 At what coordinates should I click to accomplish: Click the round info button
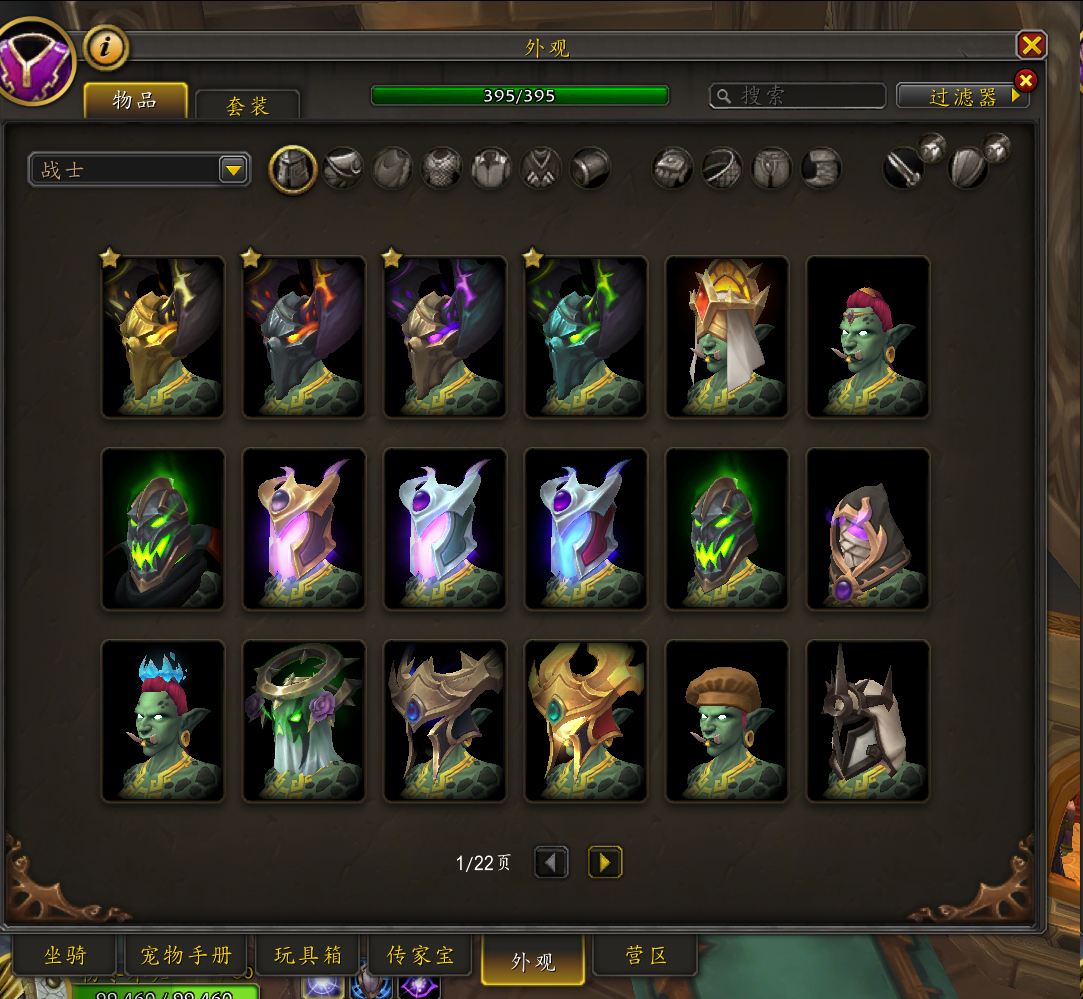point(105,46)
